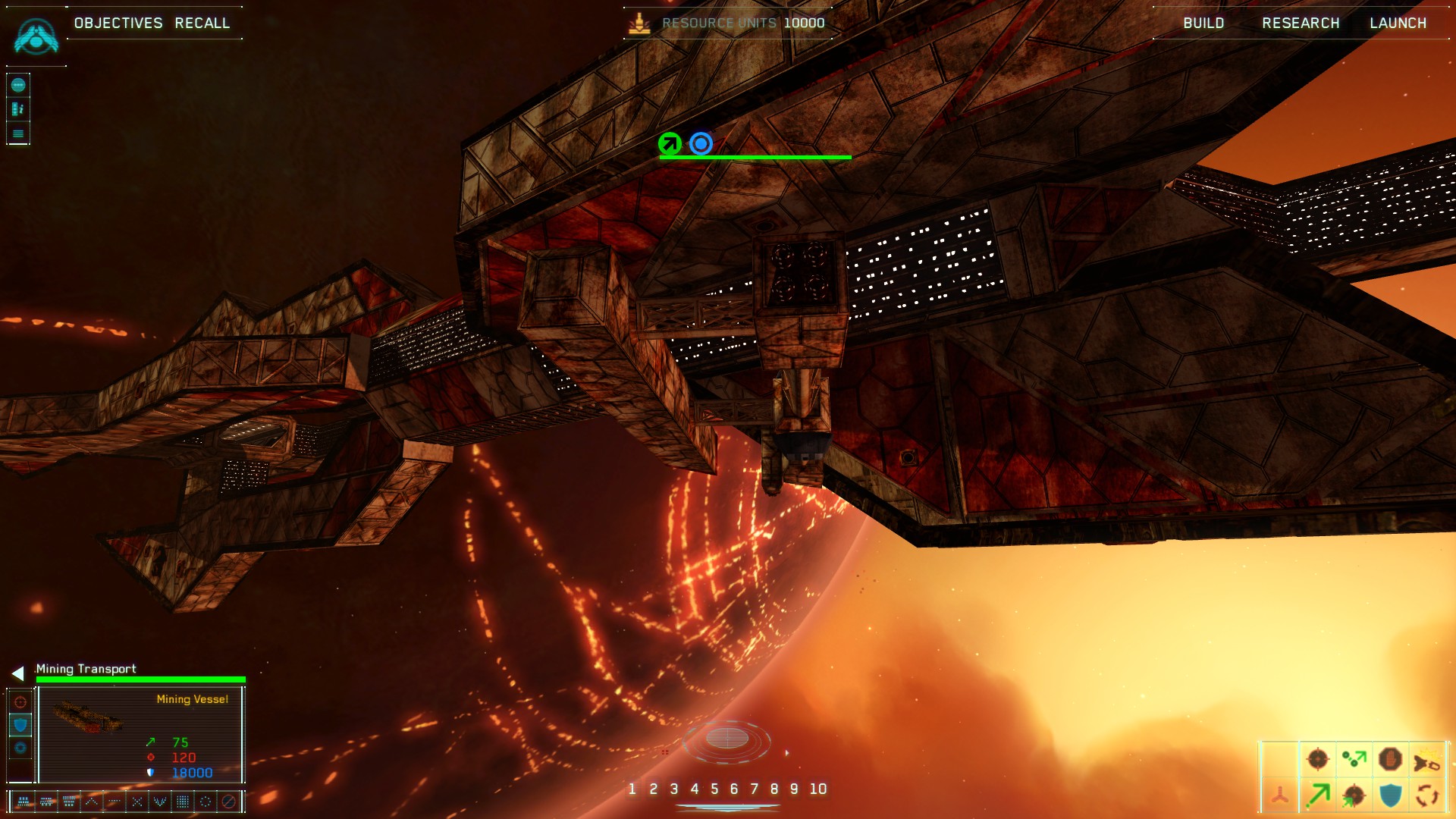
Task: Click the circular sensors manager disc
Action: (726, 739)
